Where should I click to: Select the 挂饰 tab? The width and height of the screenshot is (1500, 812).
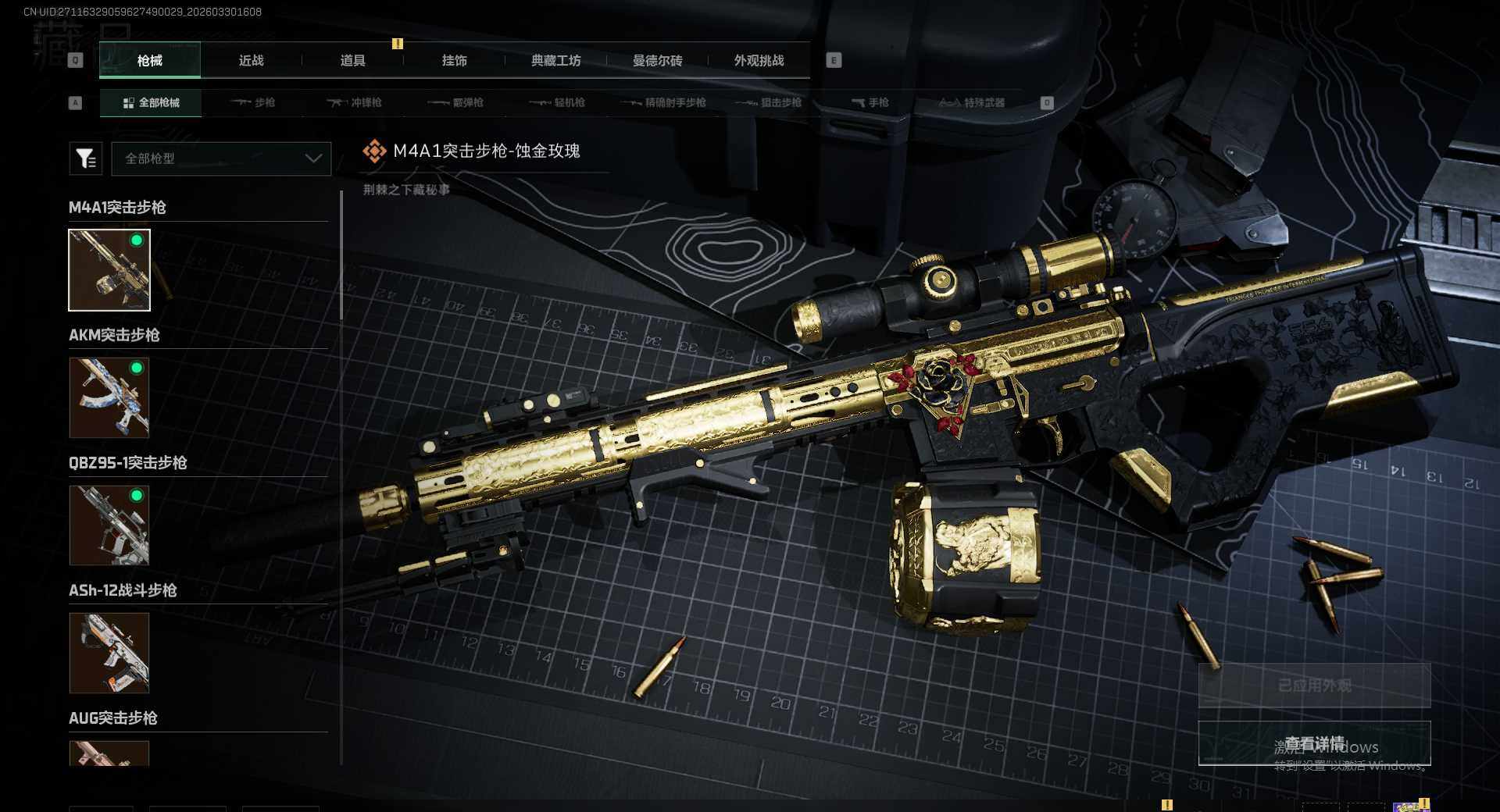pyautogui.click(x=454, y=61)
